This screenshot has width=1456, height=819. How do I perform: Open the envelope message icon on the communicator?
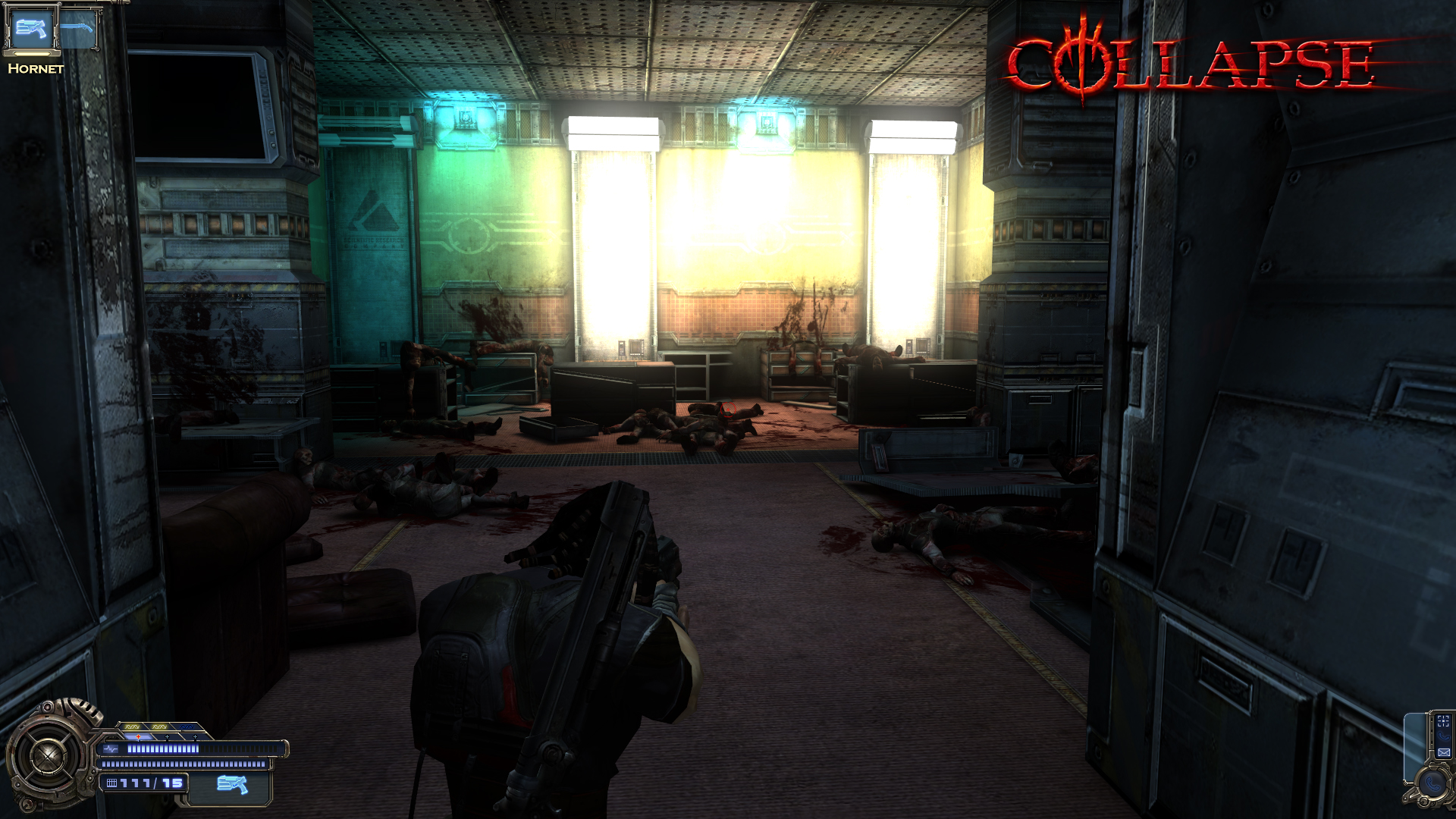pyautogui.click(x=1444, y=752)
